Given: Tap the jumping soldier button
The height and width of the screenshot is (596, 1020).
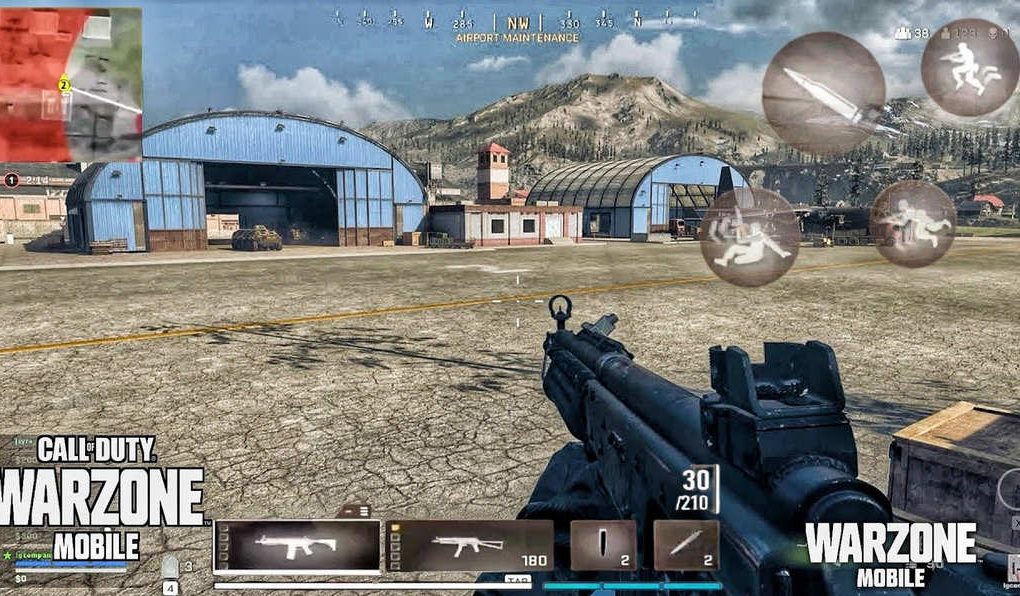Looking at the screenshot, I should click(x=969, y=66).
